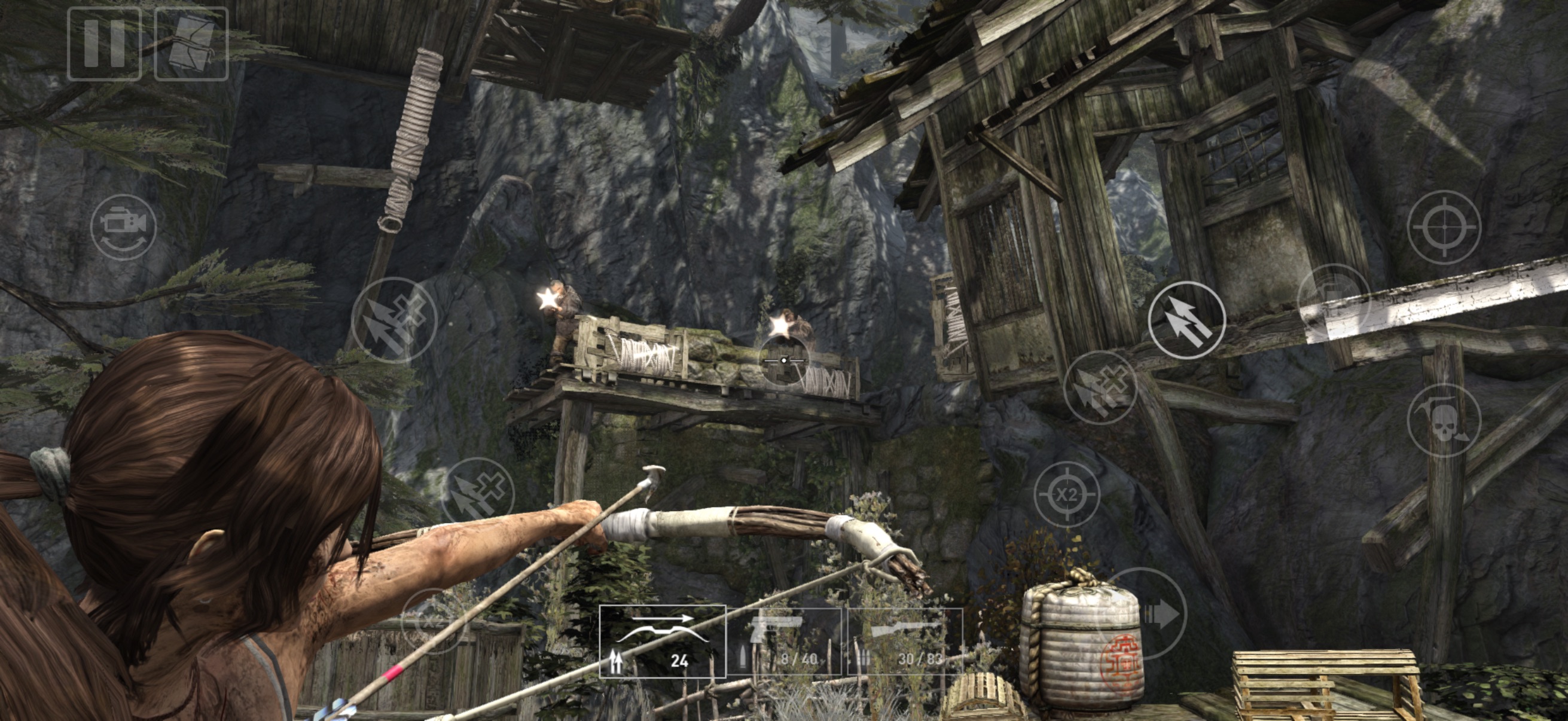The height and width of the screenshot is (721, 1568).
Task: Switch the camera shoulder view
Action: tap(124, 227)
